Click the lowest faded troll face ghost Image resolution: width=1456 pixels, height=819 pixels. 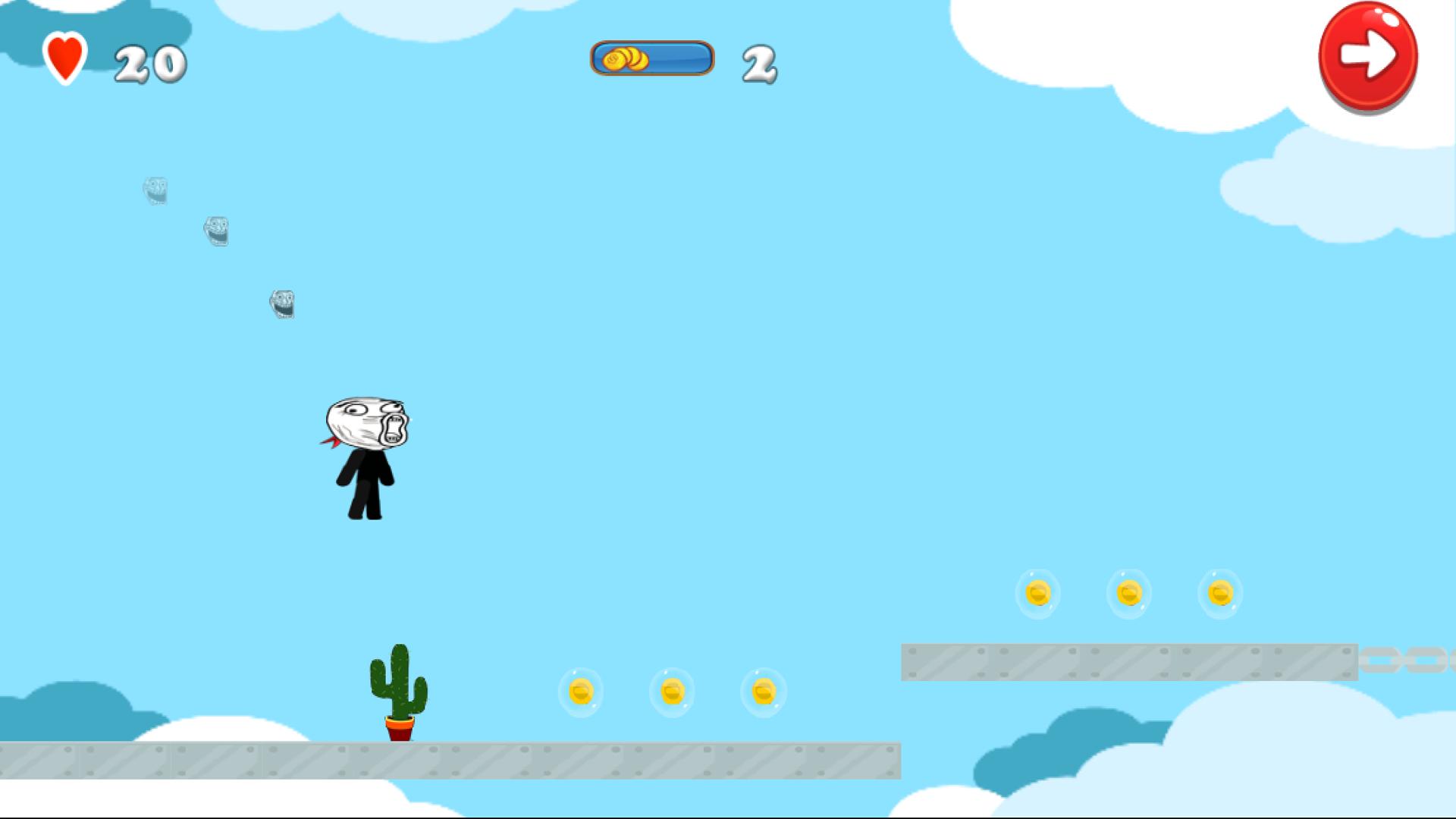point(282,303)
